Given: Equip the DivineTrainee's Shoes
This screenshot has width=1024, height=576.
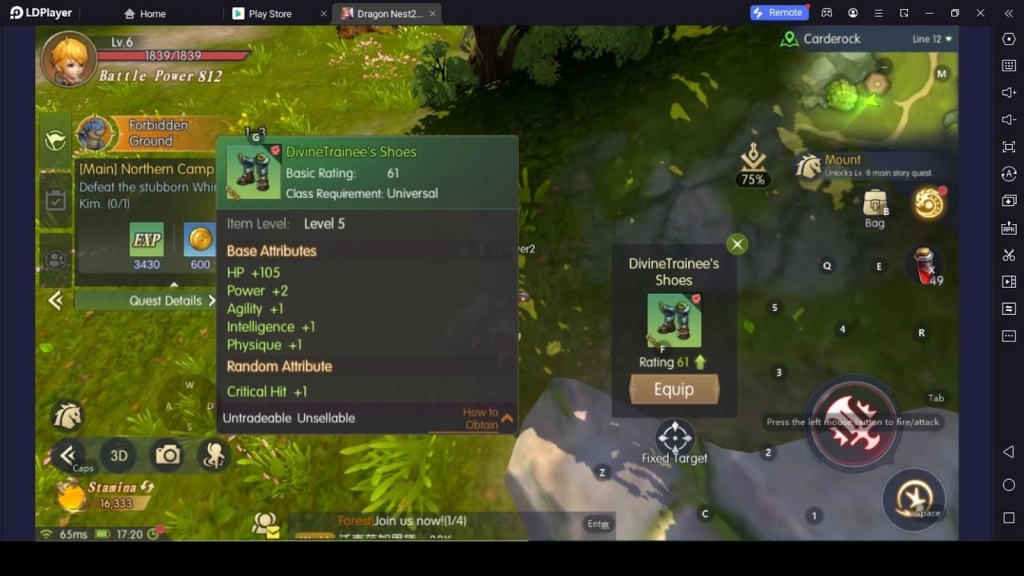Looking at the screenshot, I should click(673, 390).
